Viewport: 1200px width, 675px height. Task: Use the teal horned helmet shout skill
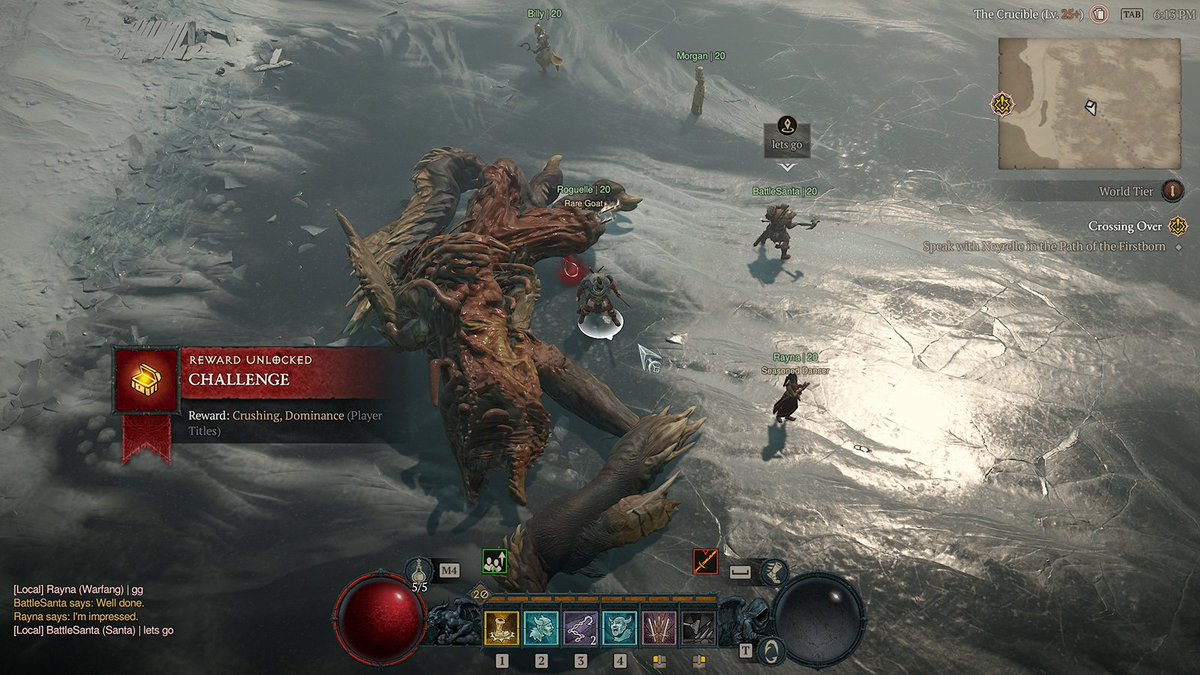pos(541,628)
